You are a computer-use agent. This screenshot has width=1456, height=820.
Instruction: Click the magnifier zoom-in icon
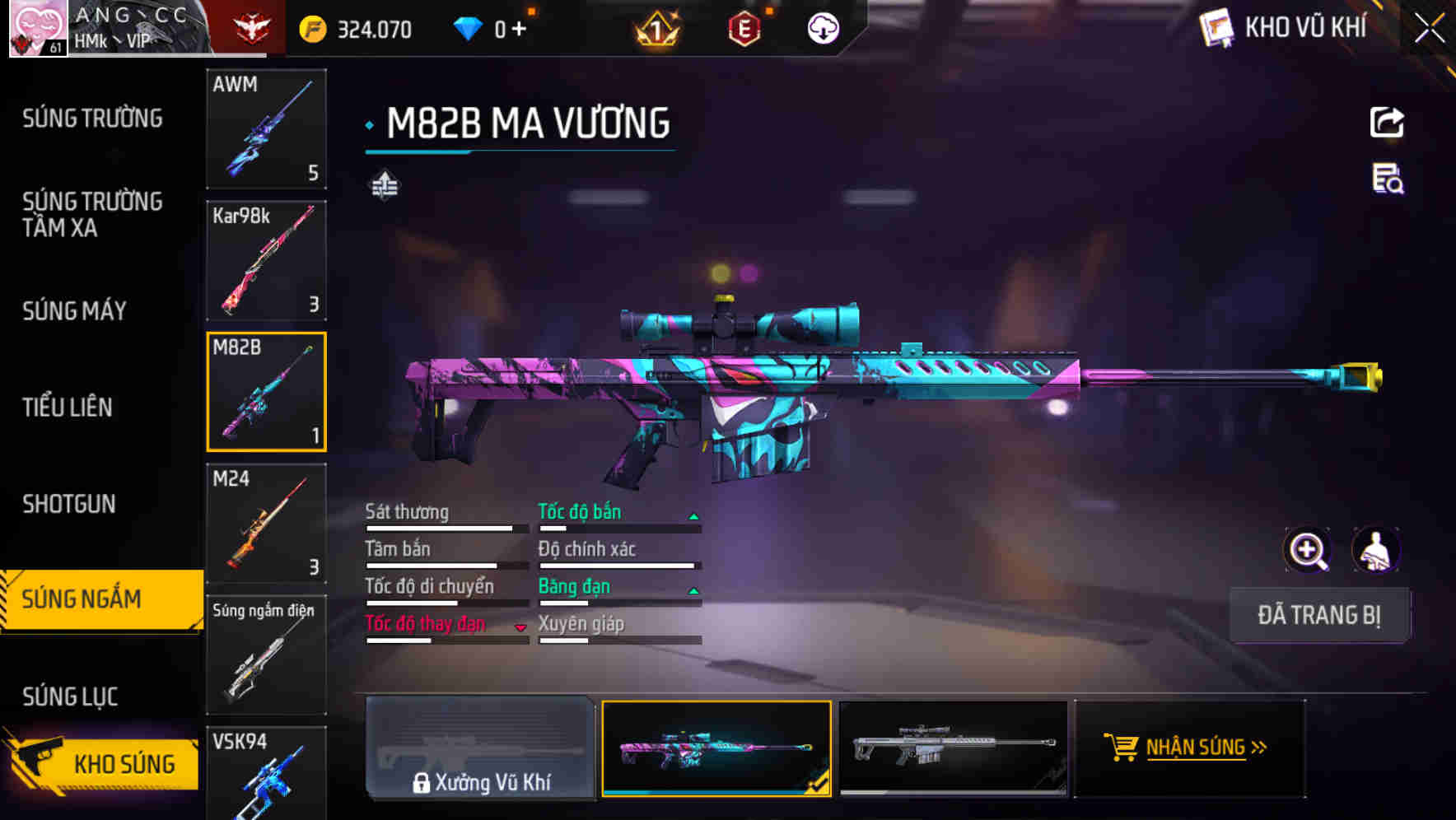point(1307,550)
